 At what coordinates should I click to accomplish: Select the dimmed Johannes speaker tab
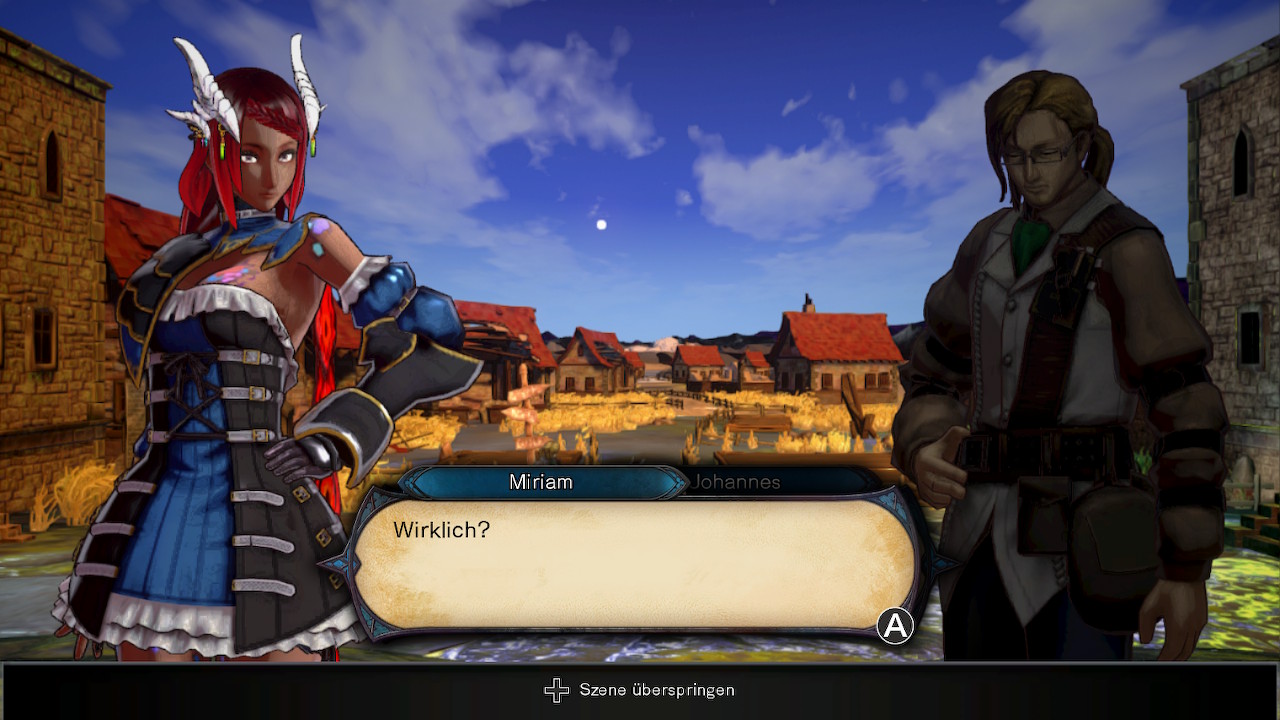736,482
